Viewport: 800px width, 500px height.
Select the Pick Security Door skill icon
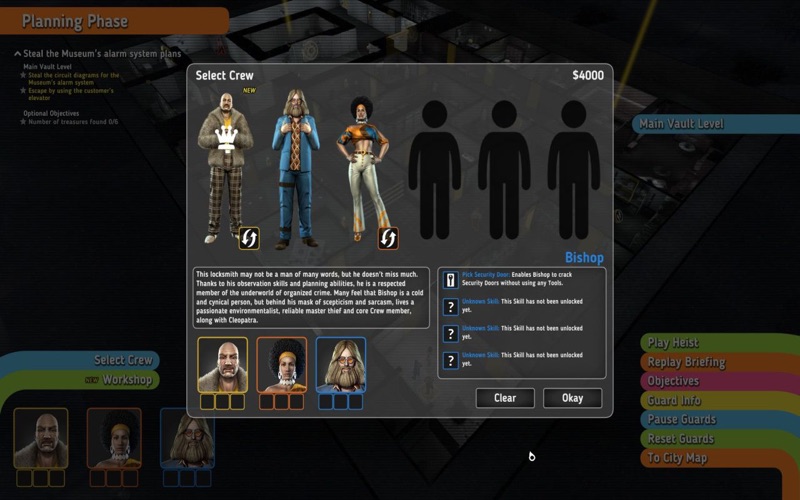pyautogui.click(x=450, y=281)
